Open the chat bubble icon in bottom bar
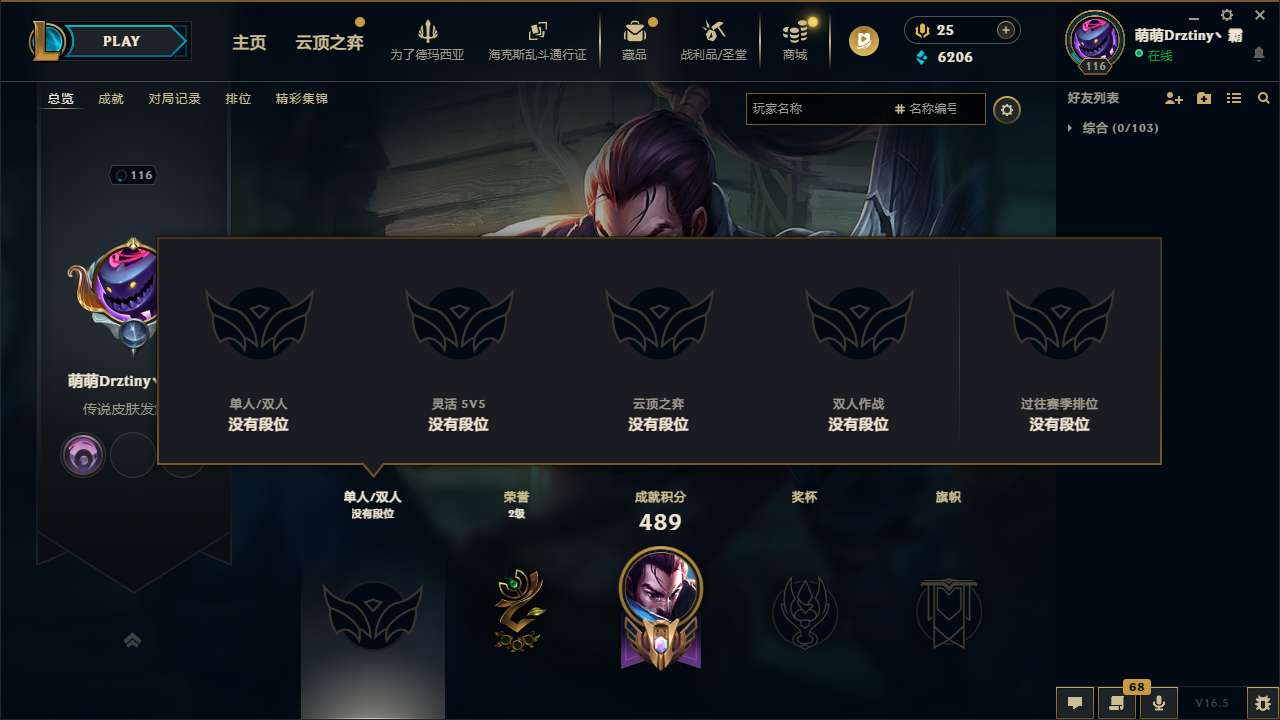 (1075, 703)
